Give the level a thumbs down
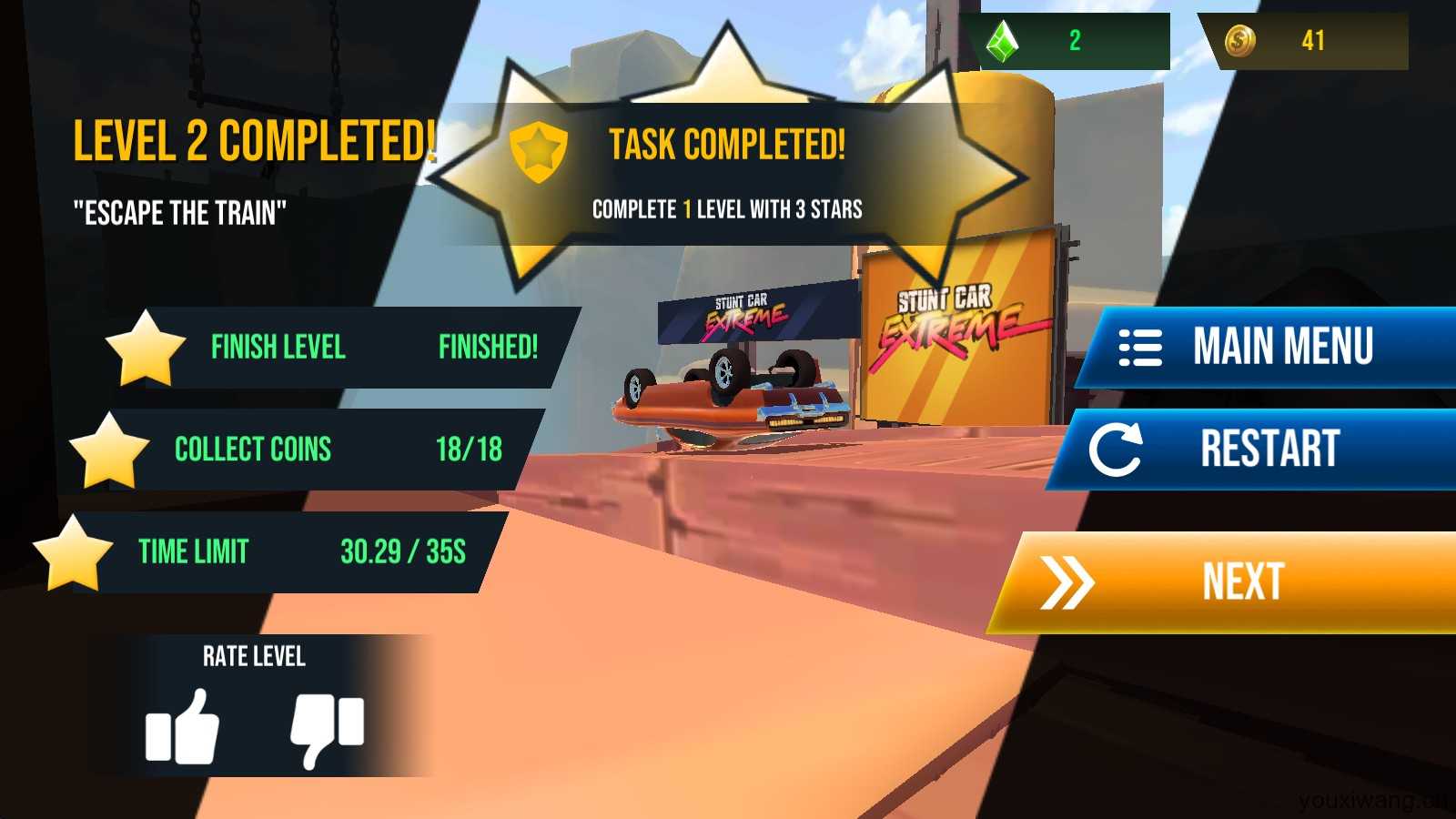Screen dimensions: 1456x819 pos(327,728)
